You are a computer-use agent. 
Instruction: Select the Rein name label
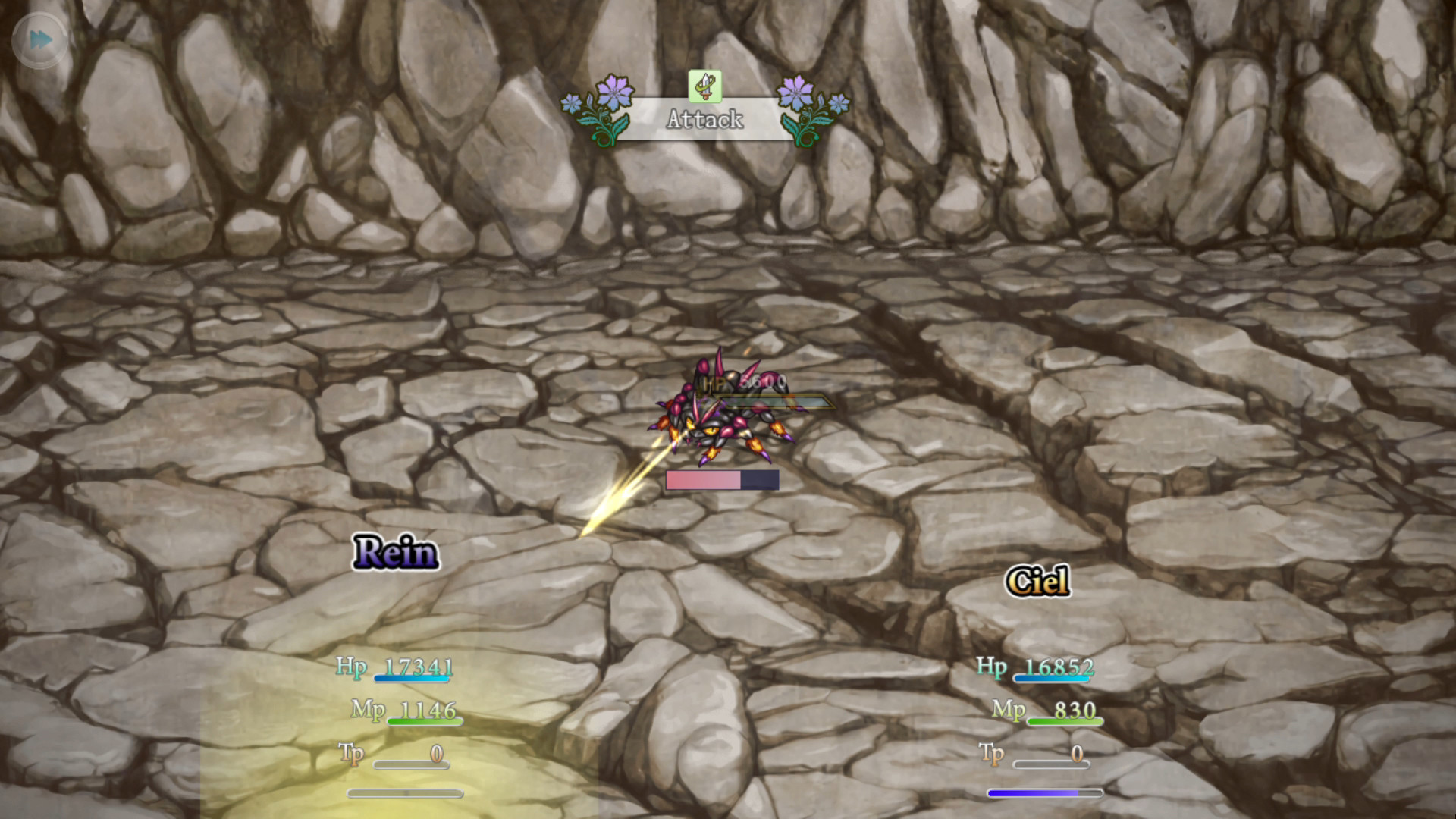[394, 551]
